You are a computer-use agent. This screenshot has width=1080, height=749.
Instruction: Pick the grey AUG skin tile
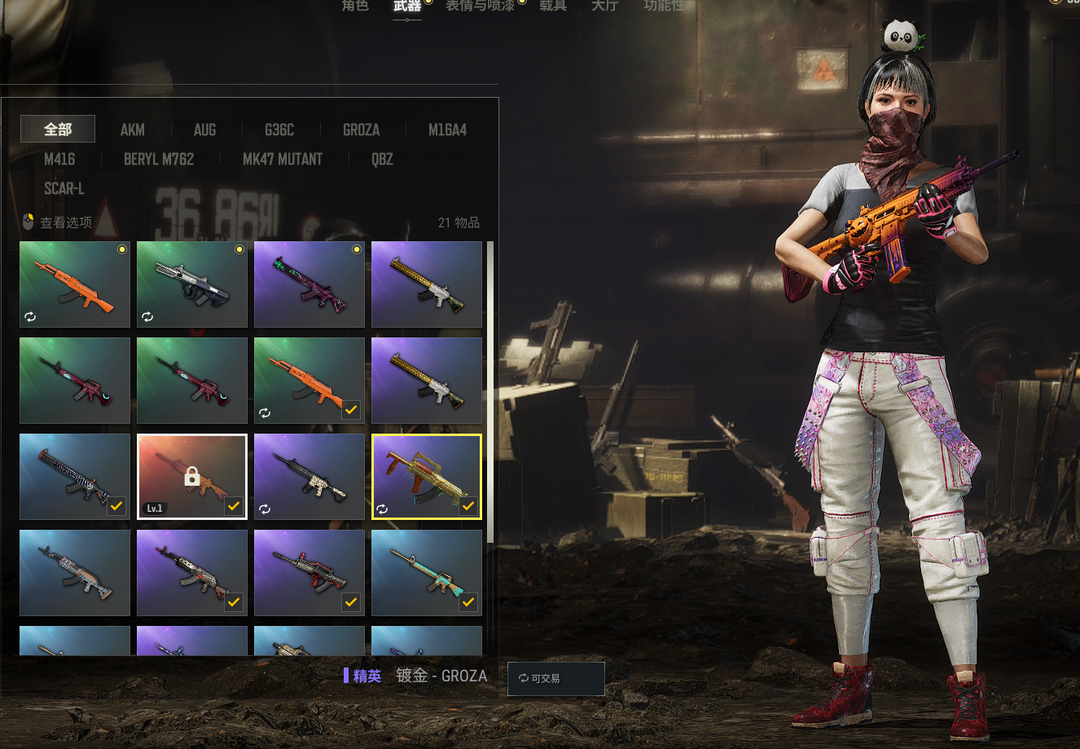coord(192,285)
